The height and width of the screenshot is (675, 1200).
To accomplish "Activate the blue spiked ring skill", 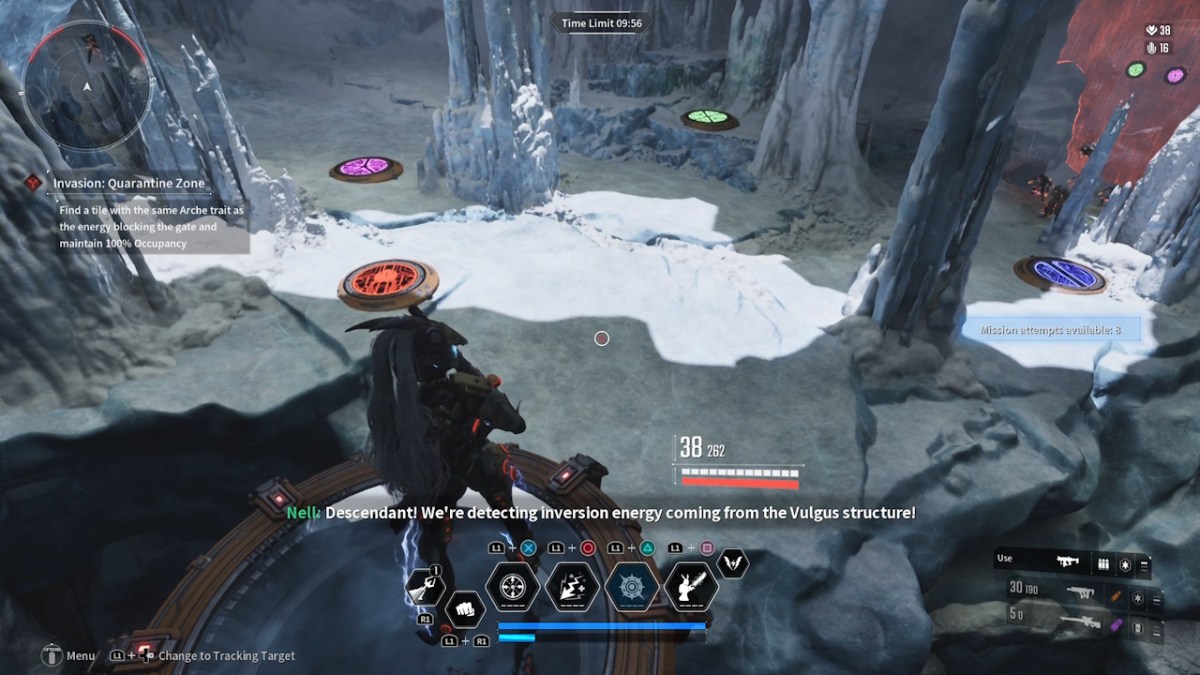I will click(632, 585).
